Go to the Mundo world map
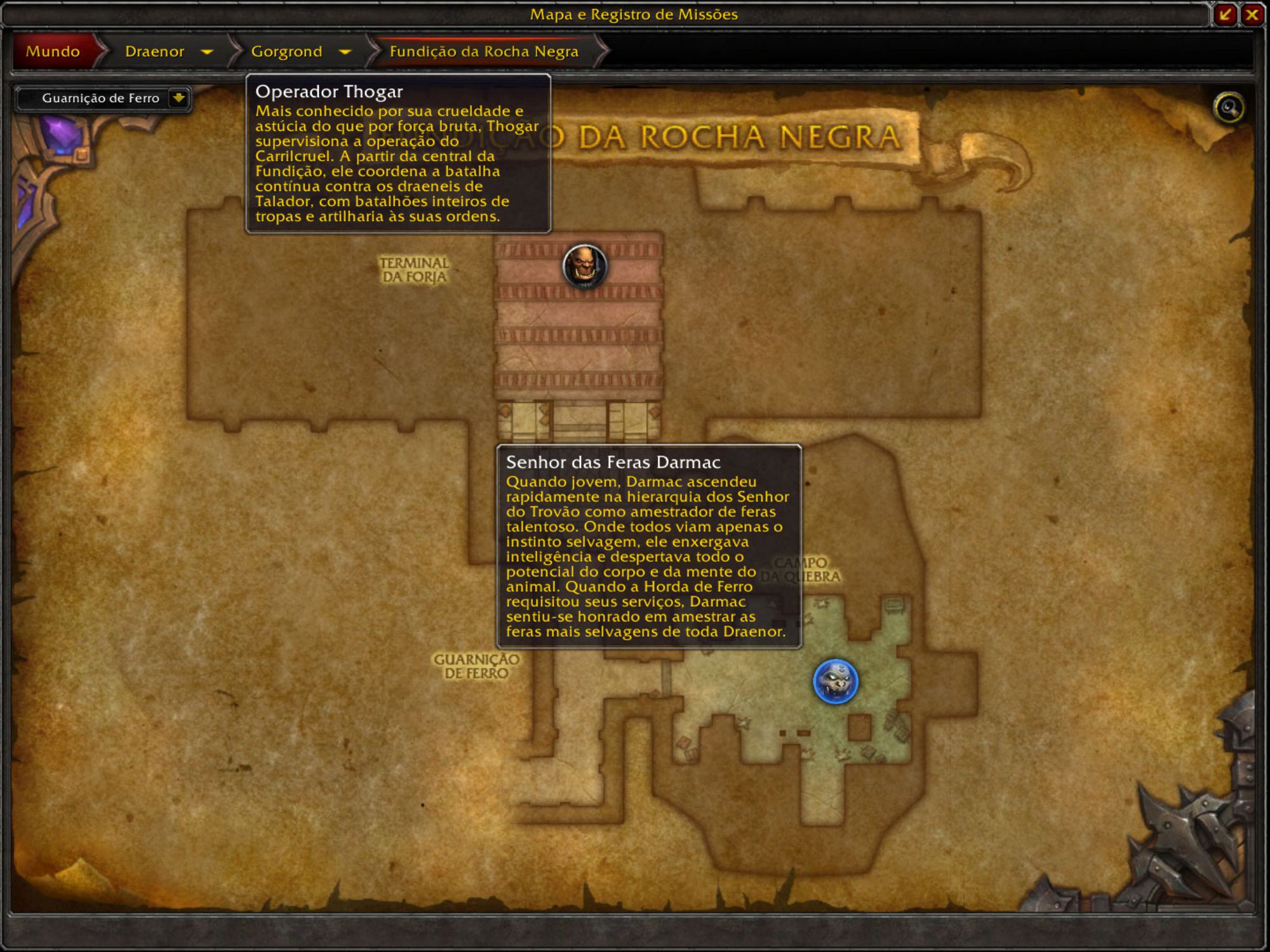The width and height of the screenshot is (1270, 952). tap(53, 51)
